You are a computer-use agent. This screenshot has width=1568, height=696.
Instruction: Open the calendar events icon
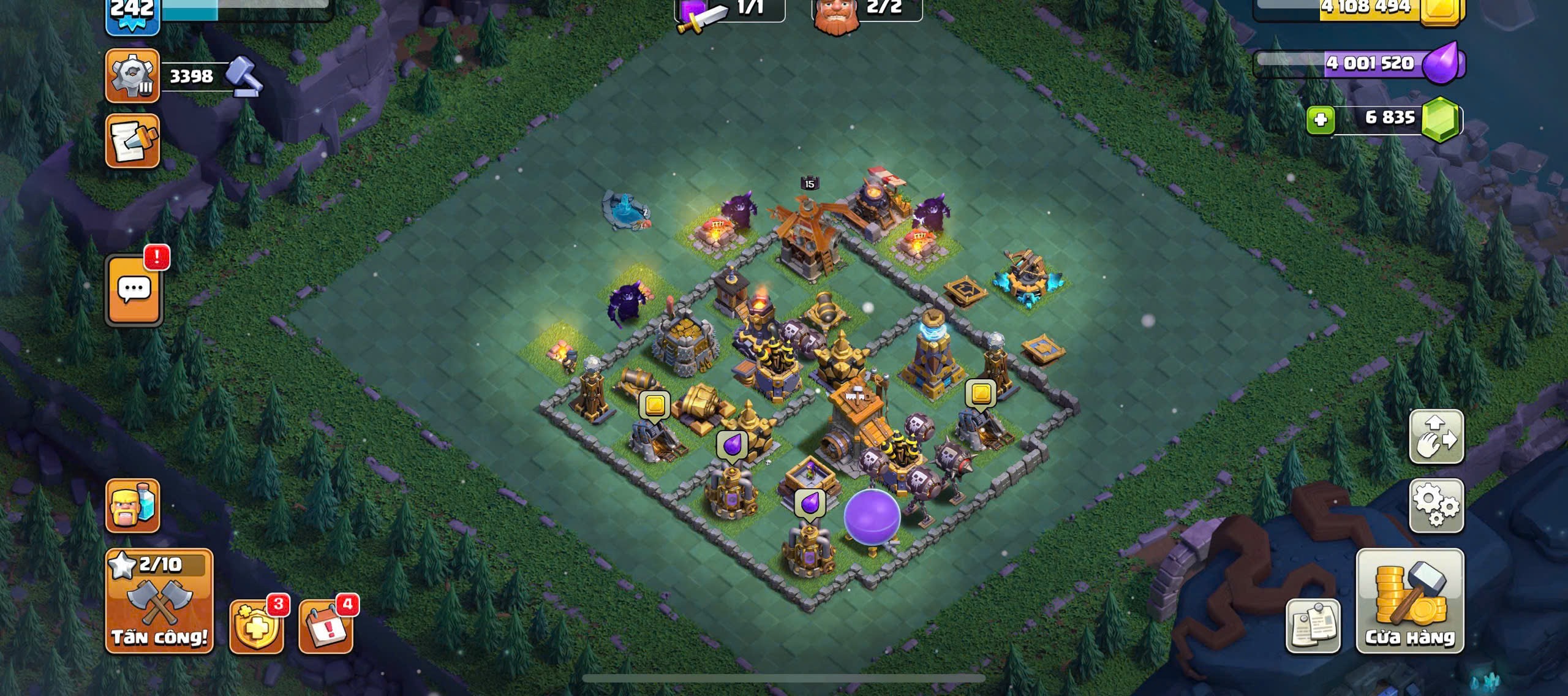point(326,626)
